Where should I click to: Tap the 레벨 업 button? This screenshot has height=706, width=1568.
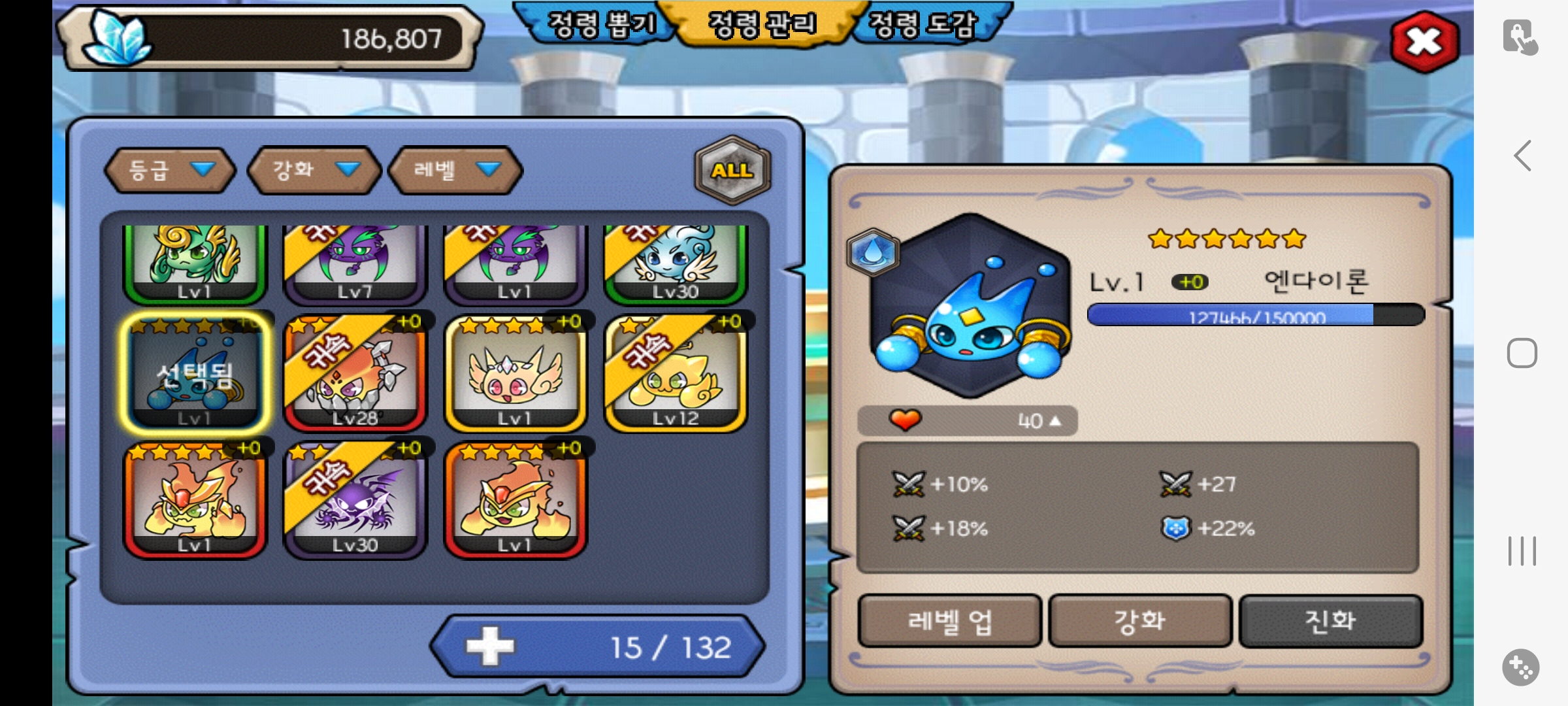(949, 620)
